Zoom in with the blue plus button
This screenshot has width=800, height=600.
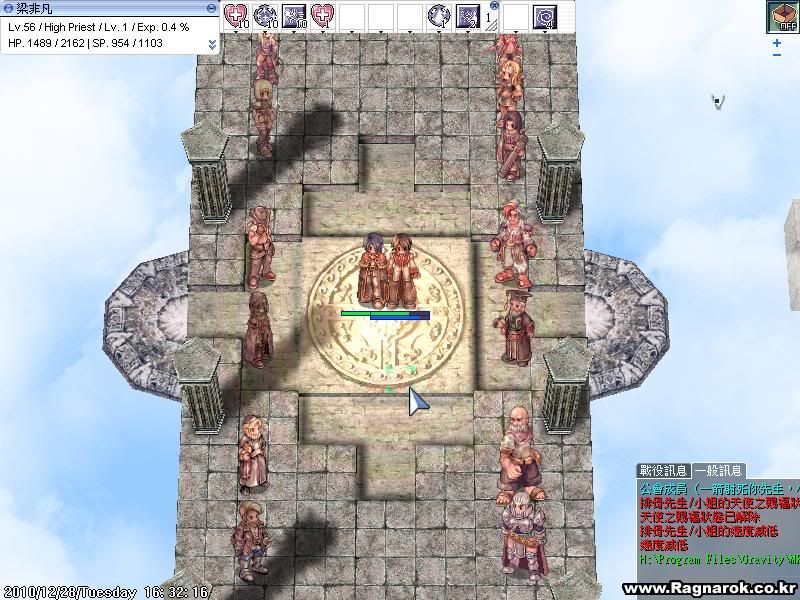pyautogui.click(x=778, y=43)
